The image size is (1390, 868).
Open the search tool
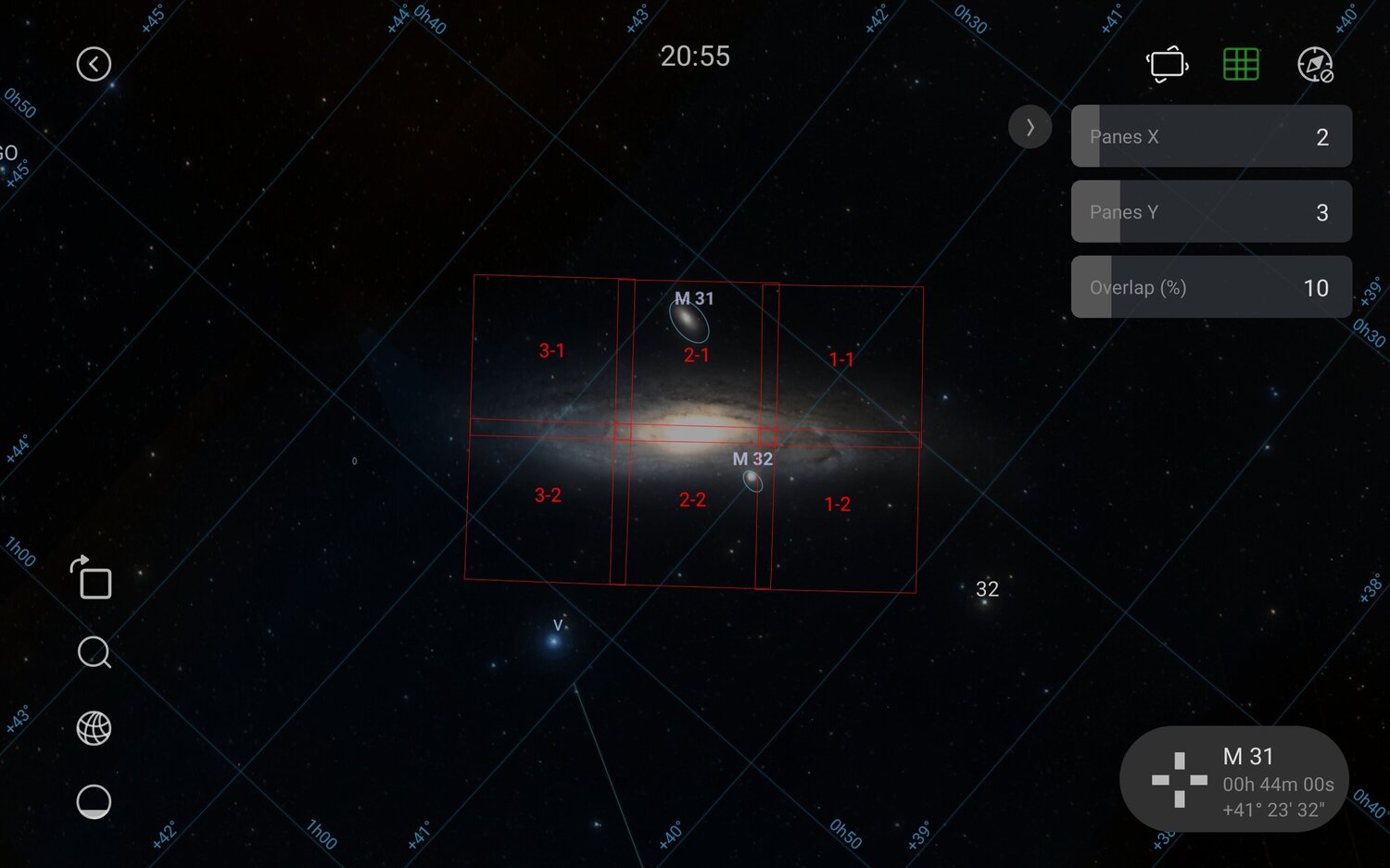[93, 654]
